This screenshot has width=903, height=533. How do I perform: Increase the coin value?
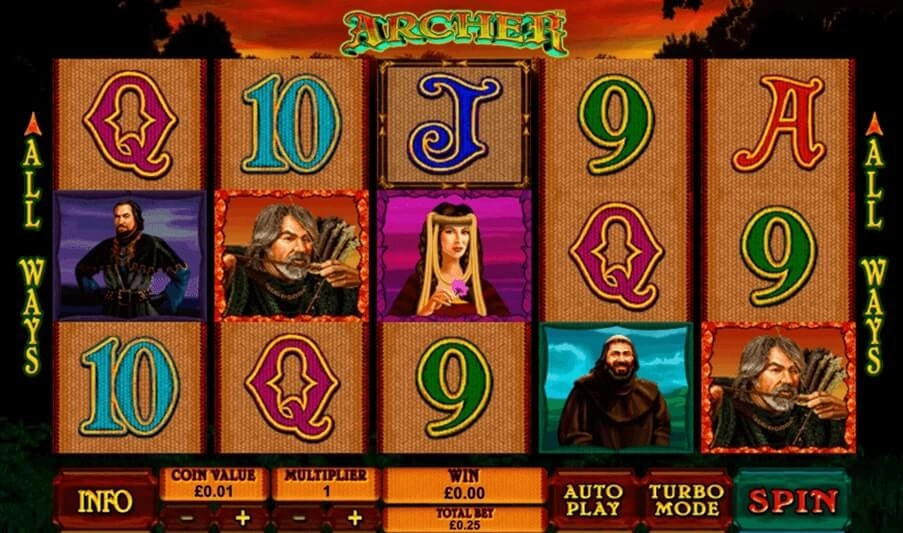tap(242, 519)
